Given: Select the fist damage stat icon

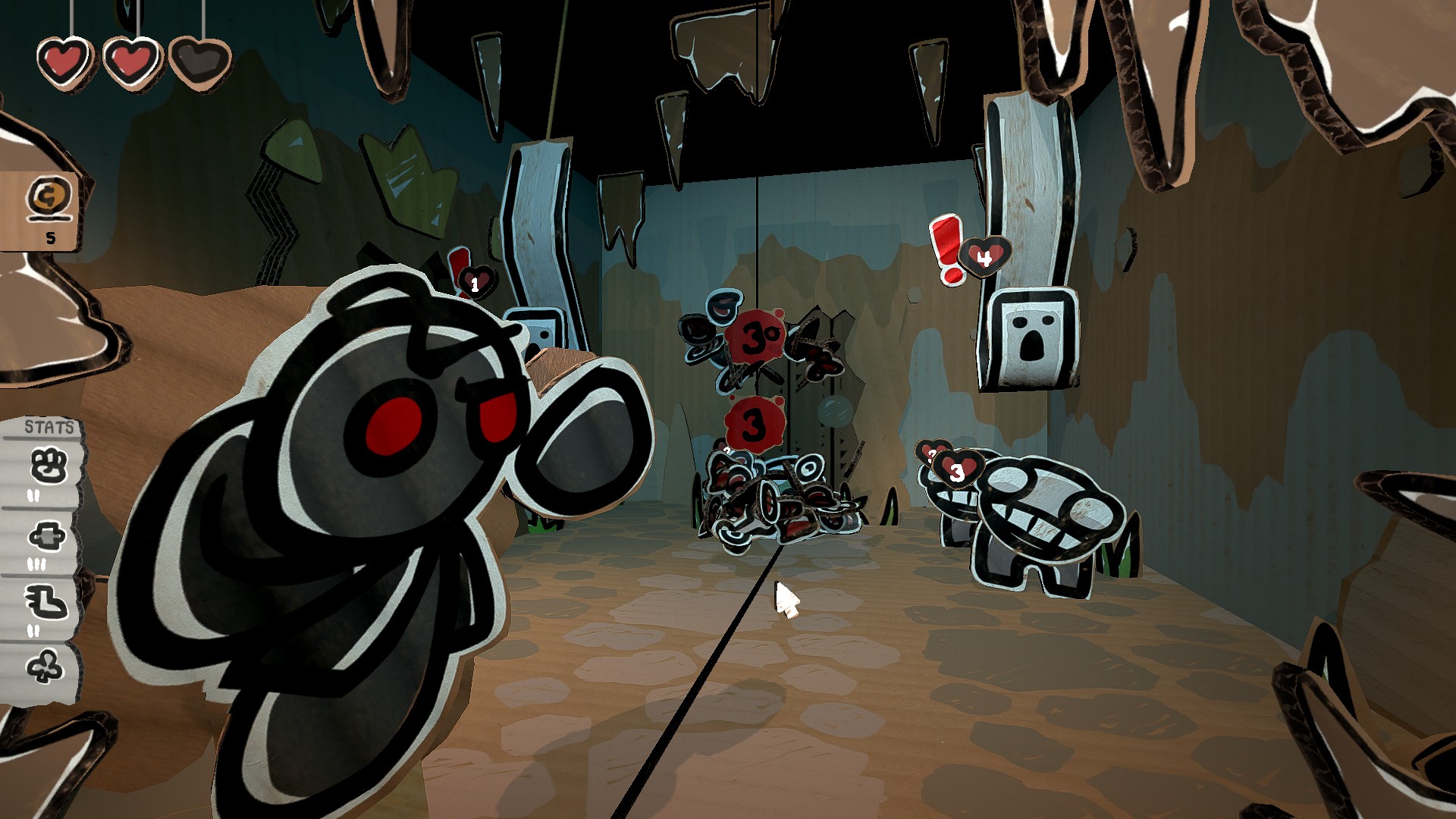Looking at the screenshot, I should [x=48, y=466].
